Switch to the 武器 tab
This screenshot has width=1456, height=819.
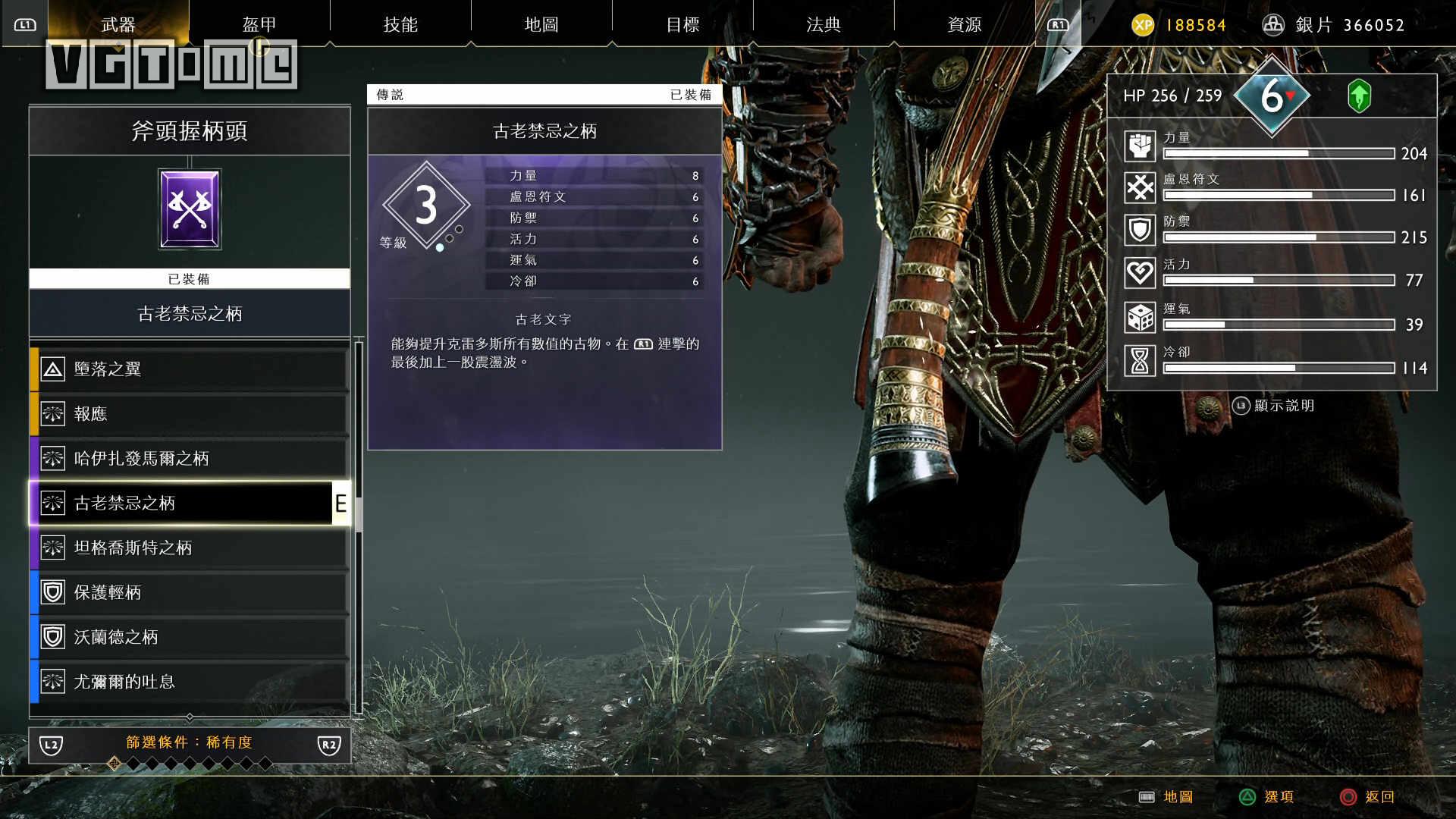tap(118, 24)
